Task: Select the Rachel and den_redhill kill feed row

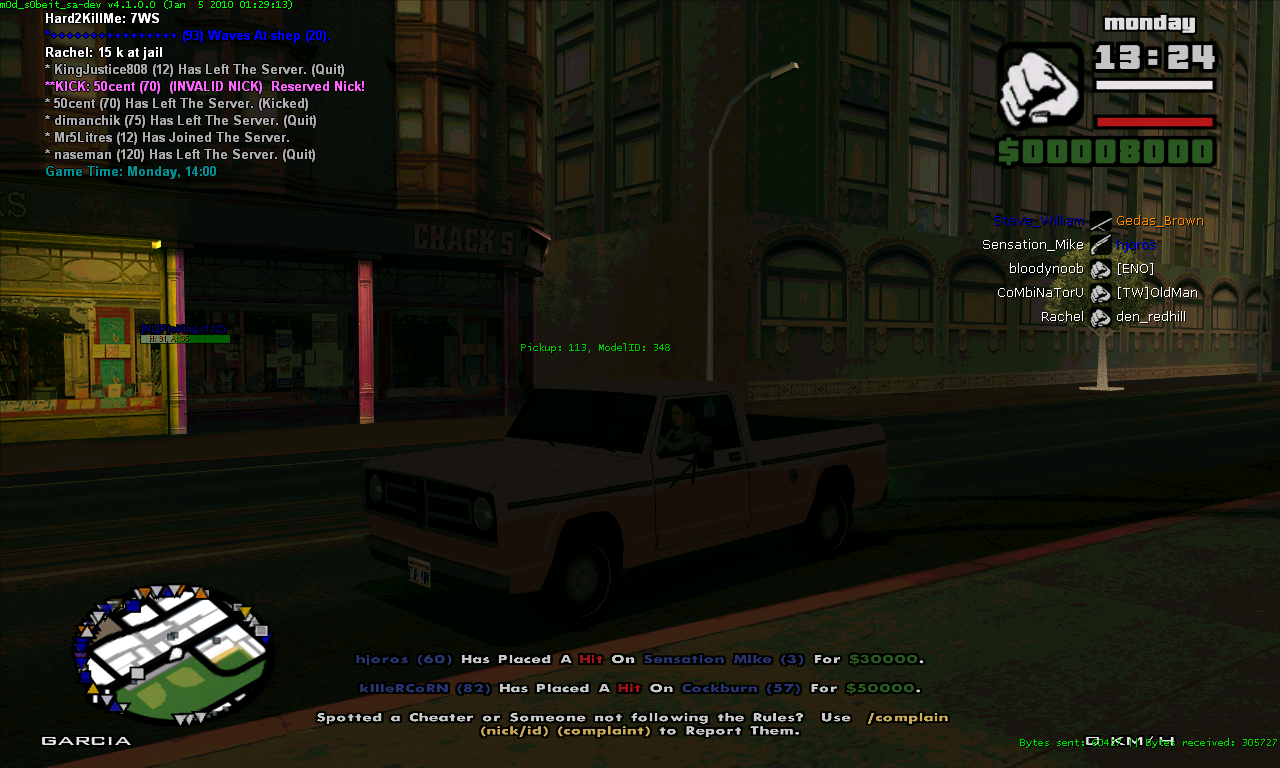Action: click(1100, 317)
